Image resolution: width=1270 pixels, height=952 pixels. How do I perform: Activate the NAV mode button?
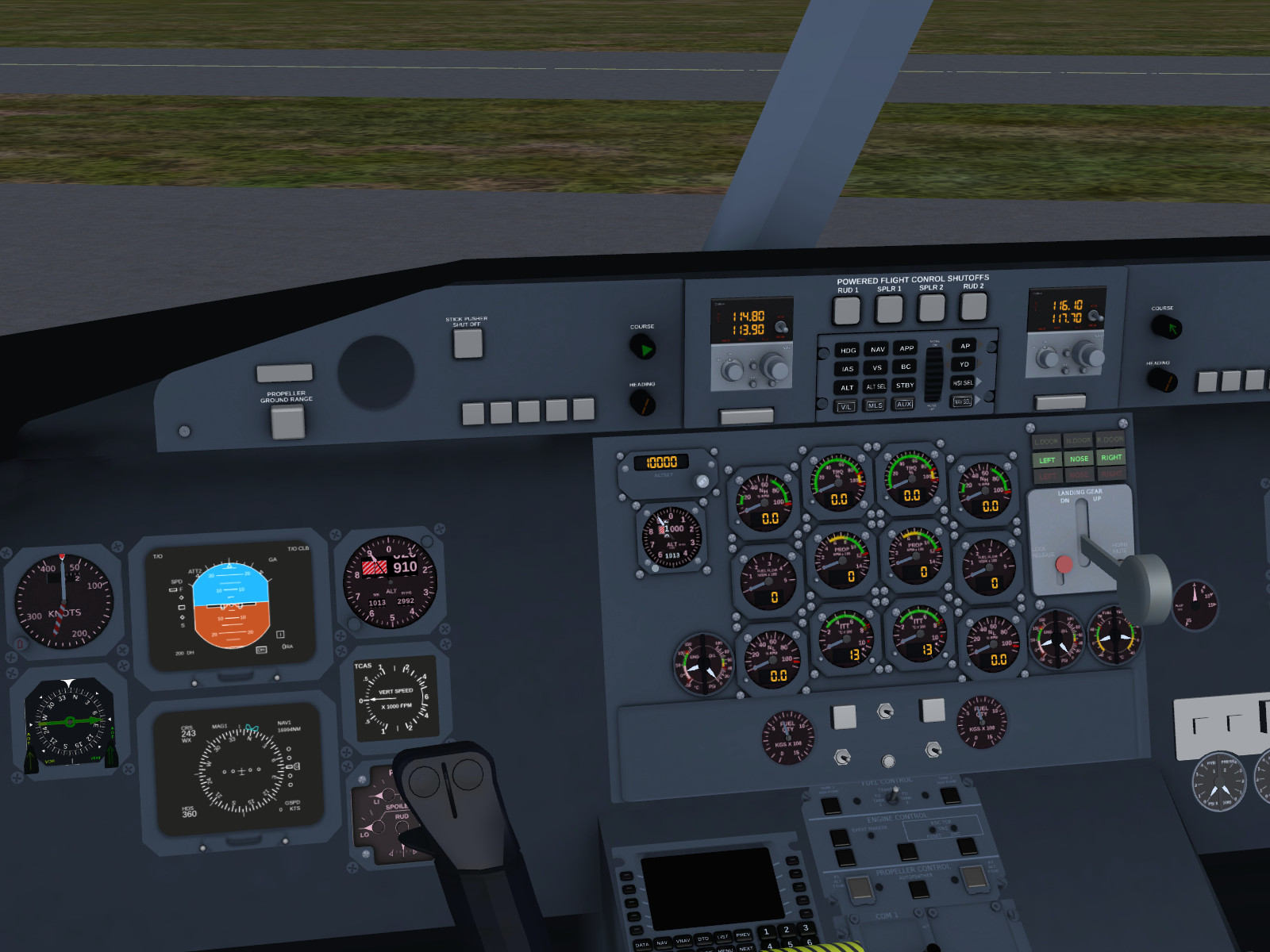(x=877, y=349)
